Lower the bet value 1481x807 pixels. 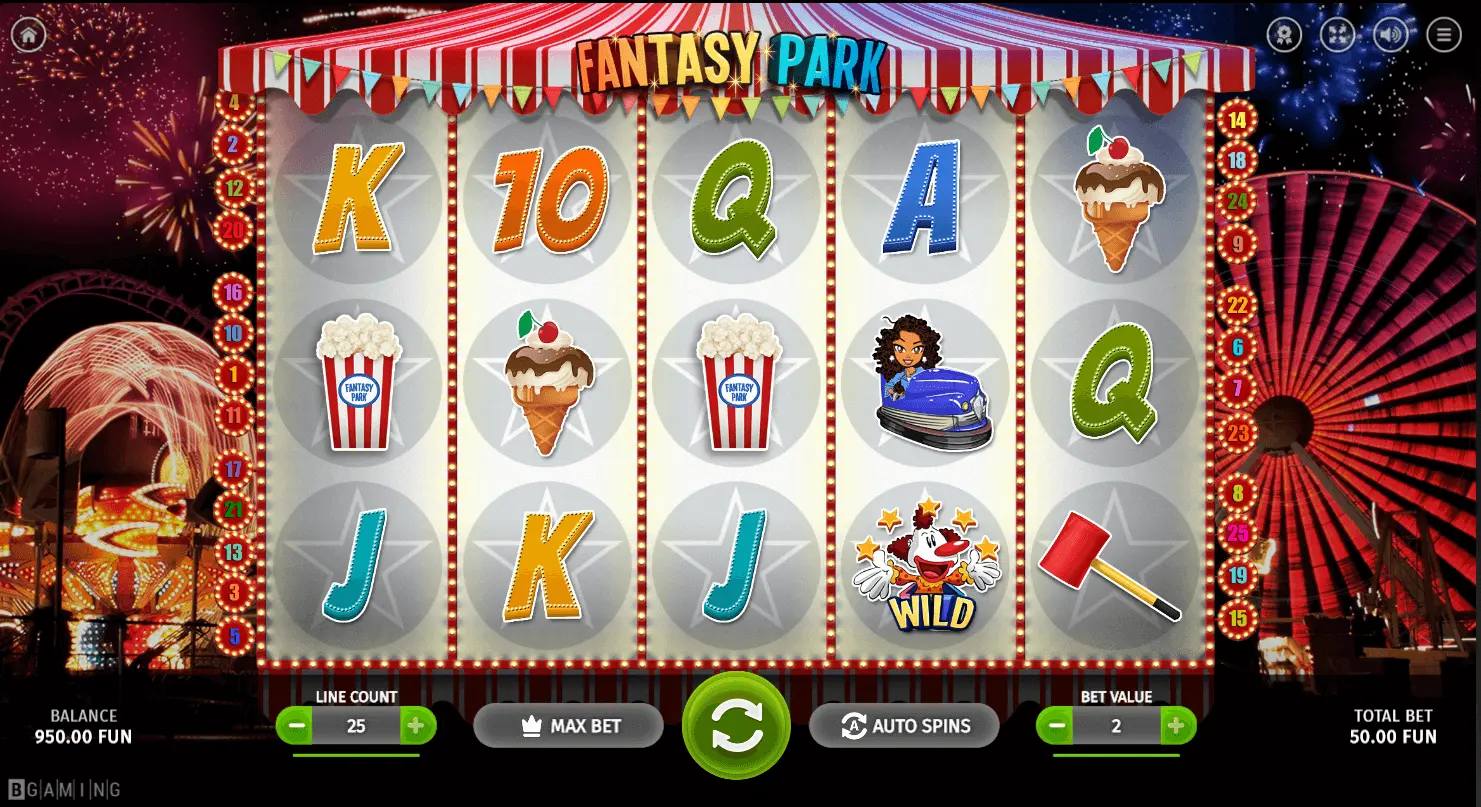click(1054, 726)
